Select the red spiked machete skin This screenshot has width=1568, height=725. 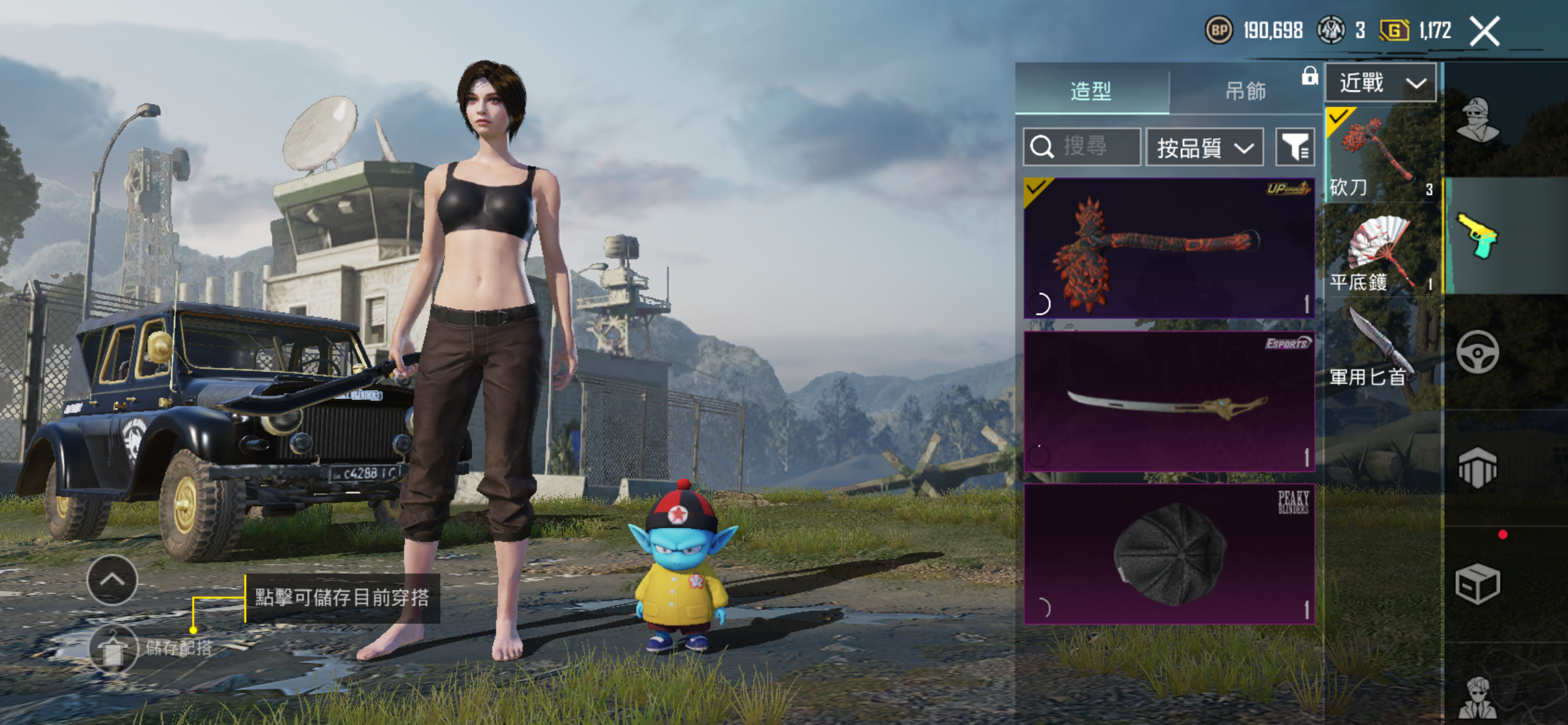1169,248
